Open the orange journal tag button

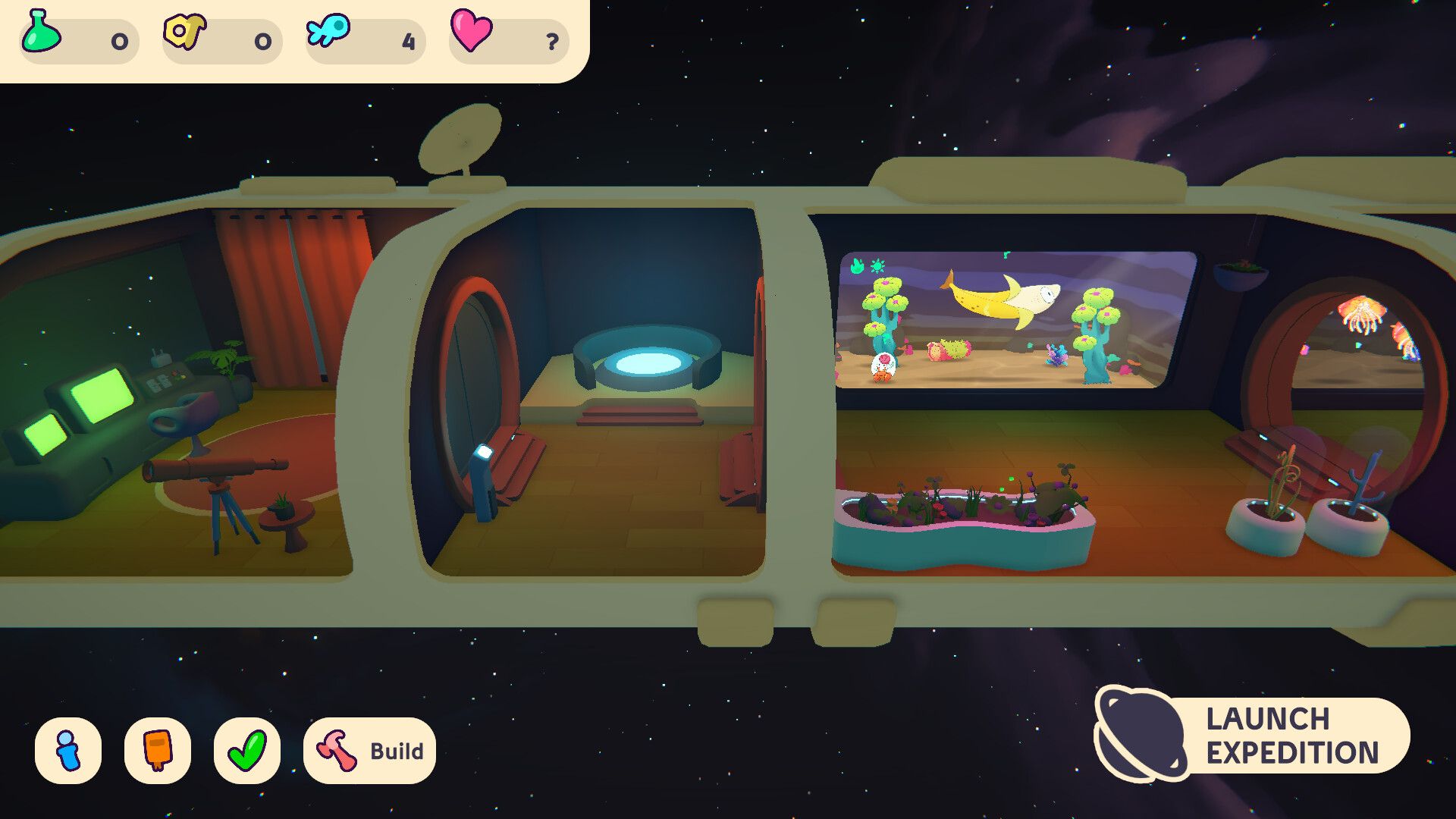point(158,751)
